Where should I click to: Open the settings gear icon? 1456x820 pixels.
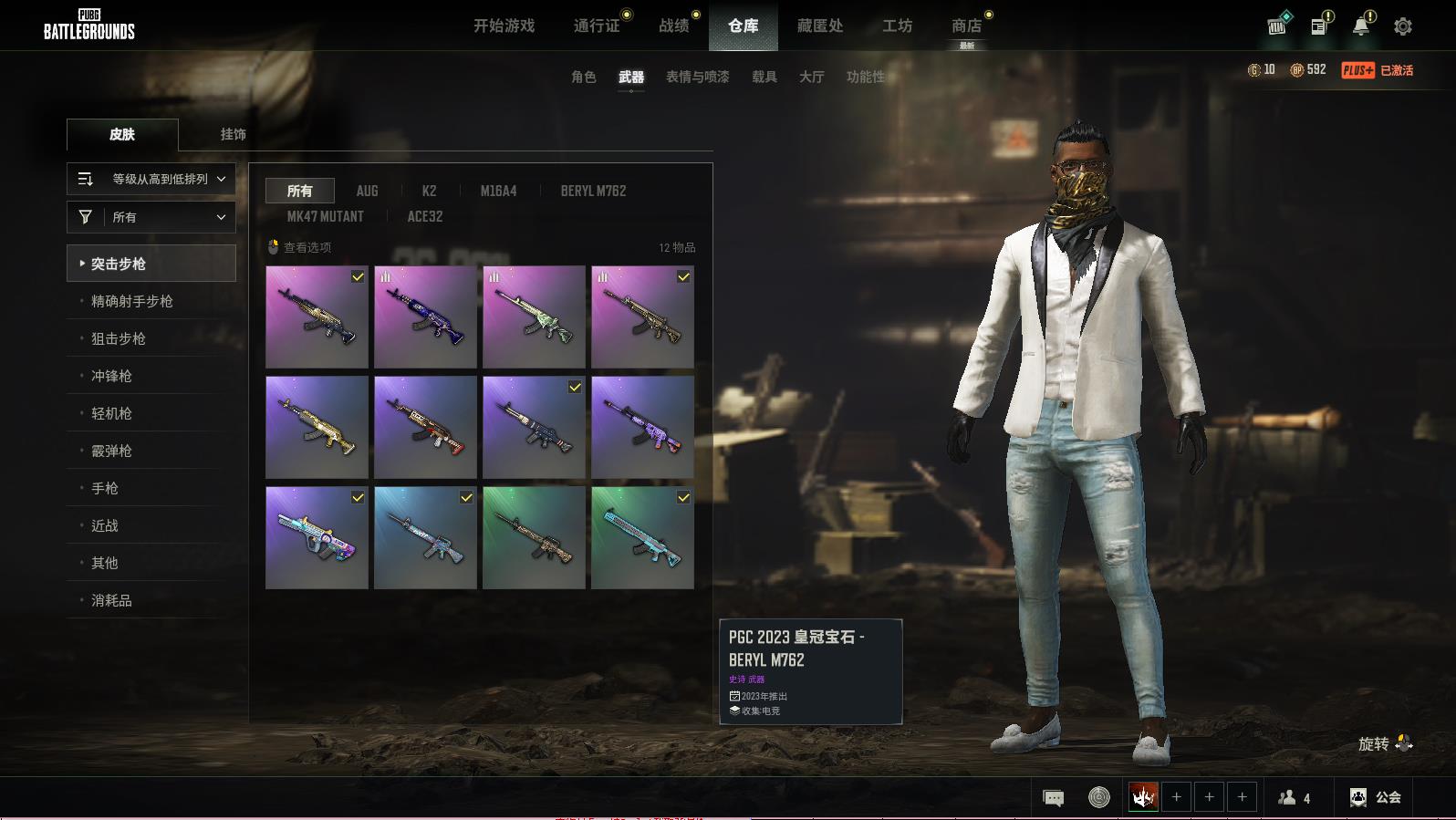(x=1402, y=26)
